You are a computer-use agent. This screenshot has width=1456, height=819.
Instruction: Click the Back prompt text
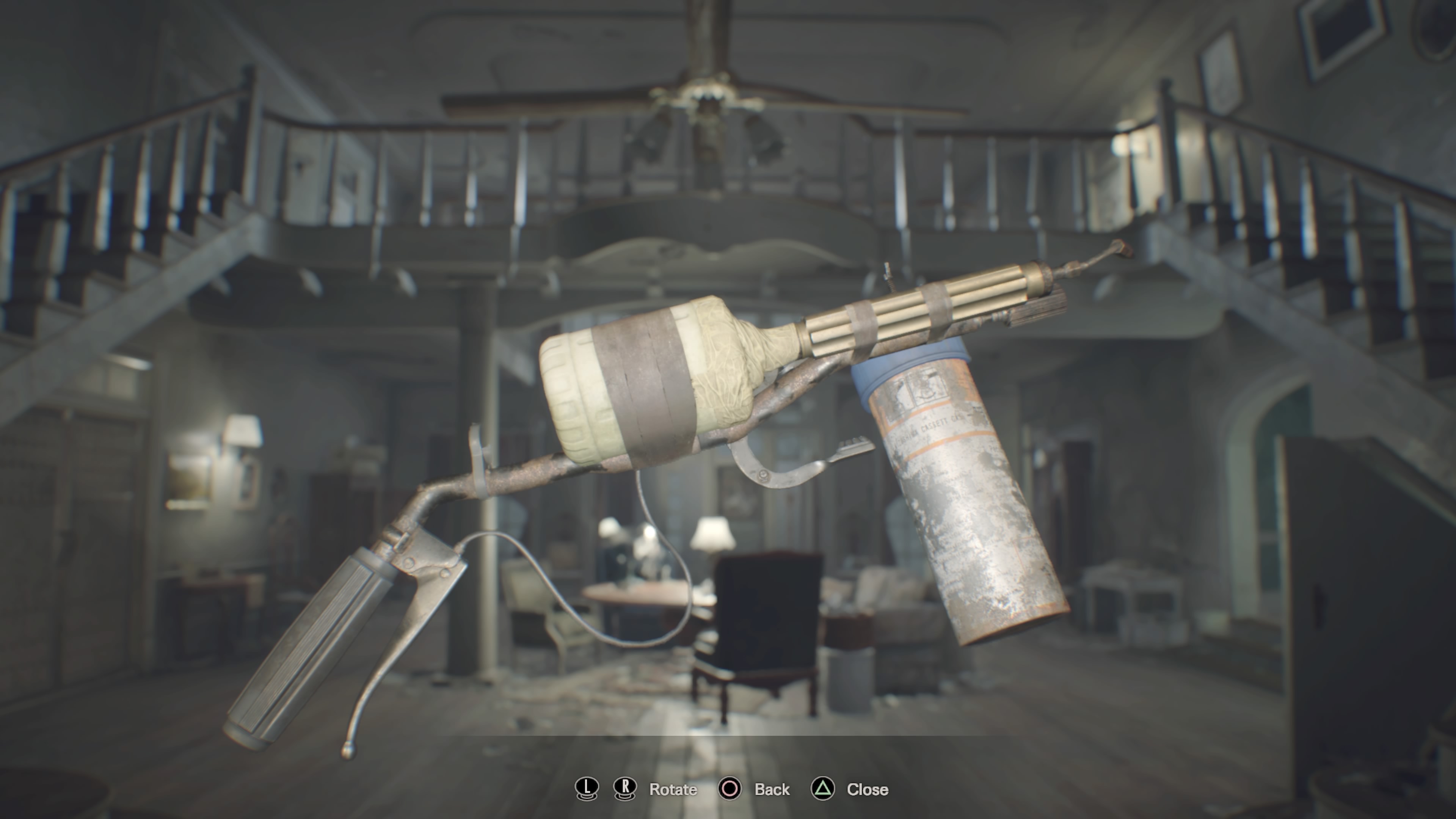point(772,789)
